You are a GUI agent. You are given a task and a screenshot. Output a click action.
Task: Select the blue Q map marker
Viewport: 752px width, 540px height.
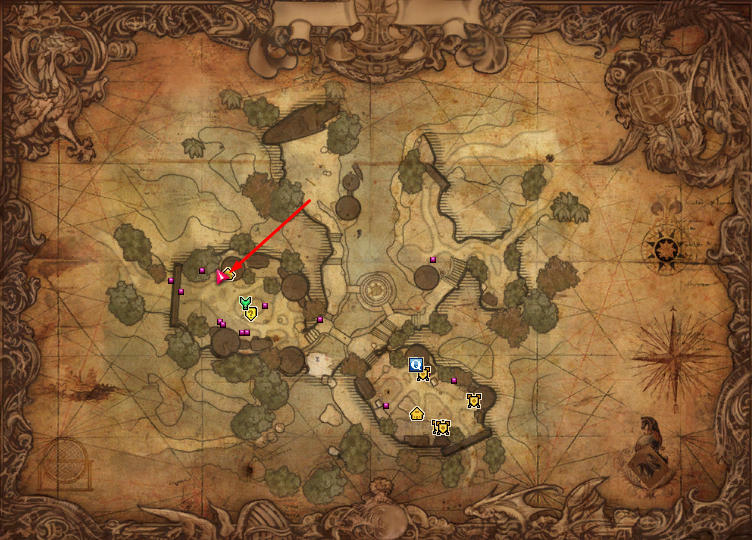pyautogui.click(x=416, y=365)
